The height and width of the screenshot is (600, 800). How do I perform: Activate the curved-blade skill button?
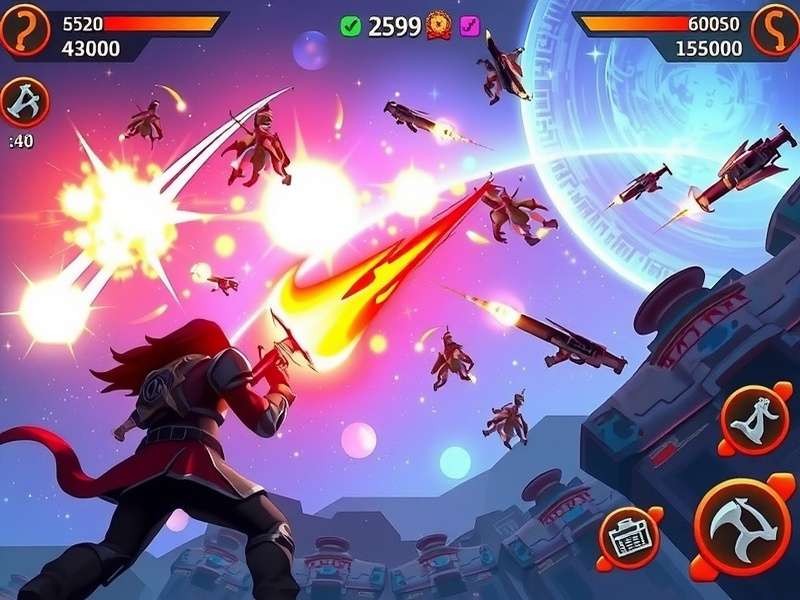pos(756,416)
